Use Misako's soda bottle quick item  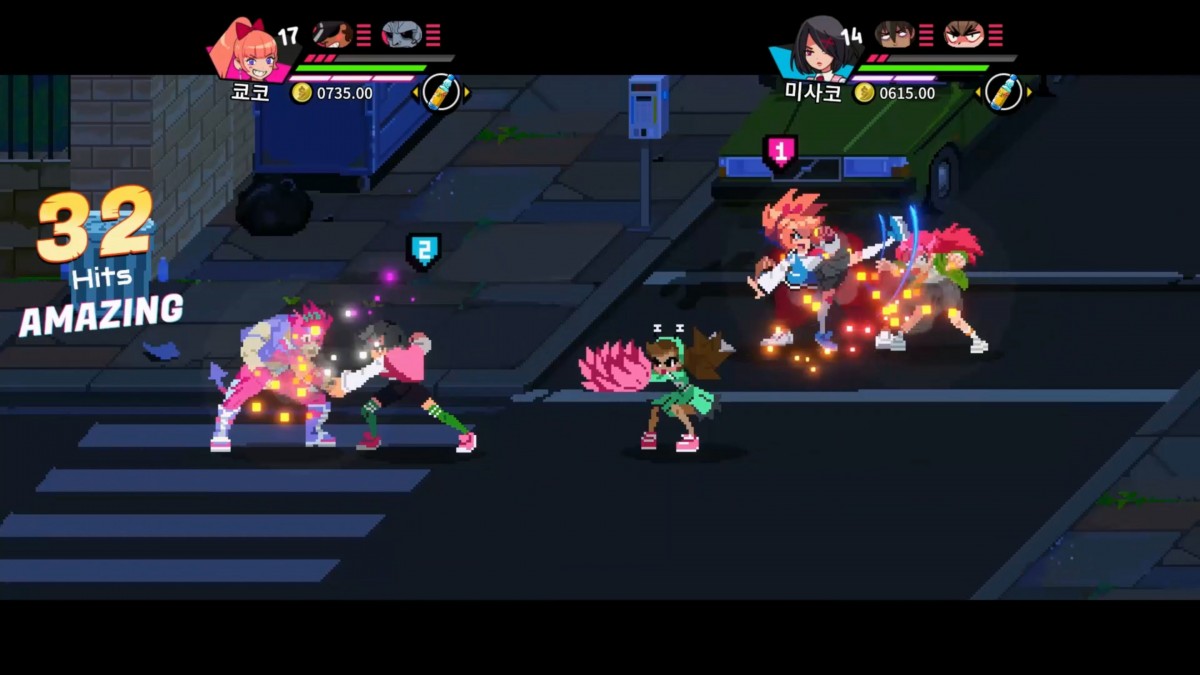pos(1002,92)
